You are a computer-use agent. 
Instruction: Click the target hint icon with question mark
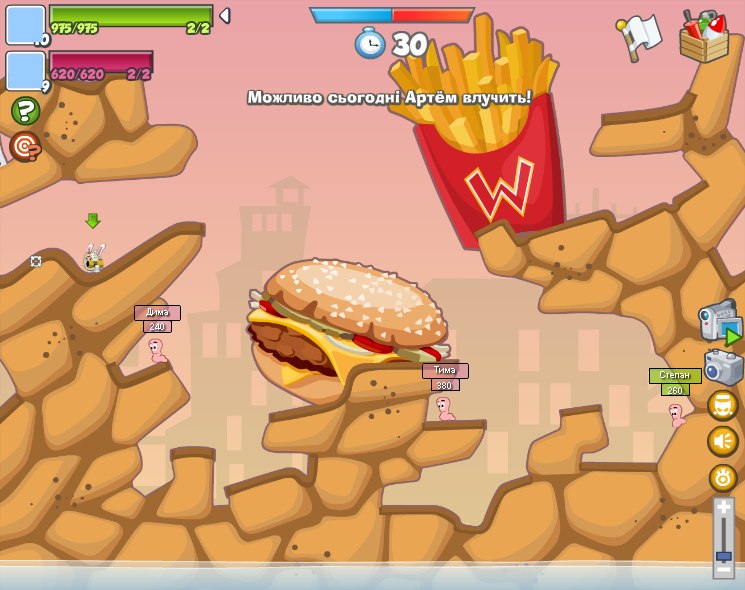24,146
